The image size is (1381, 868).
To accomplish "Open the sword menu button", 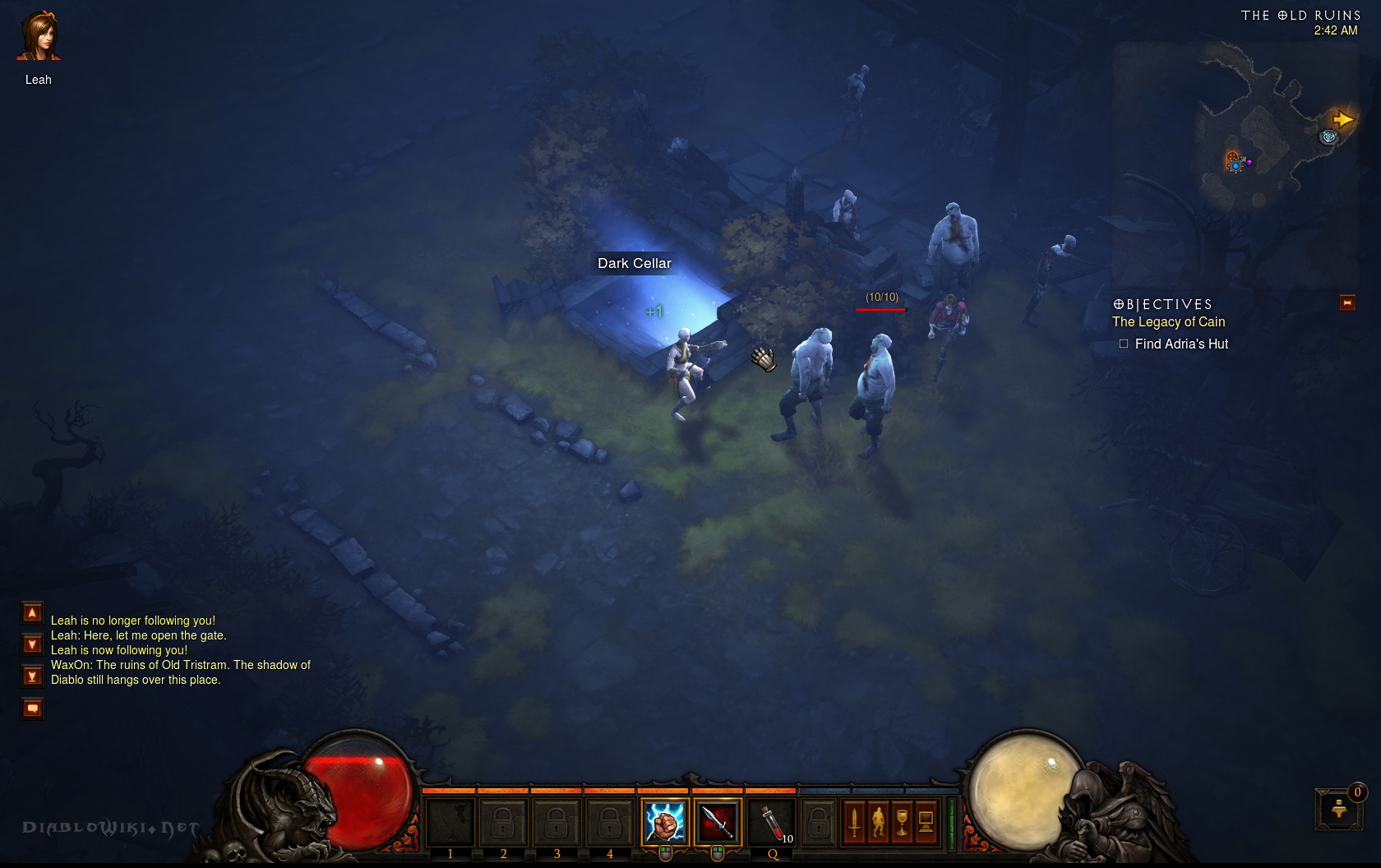I will [x=854, y=821].
